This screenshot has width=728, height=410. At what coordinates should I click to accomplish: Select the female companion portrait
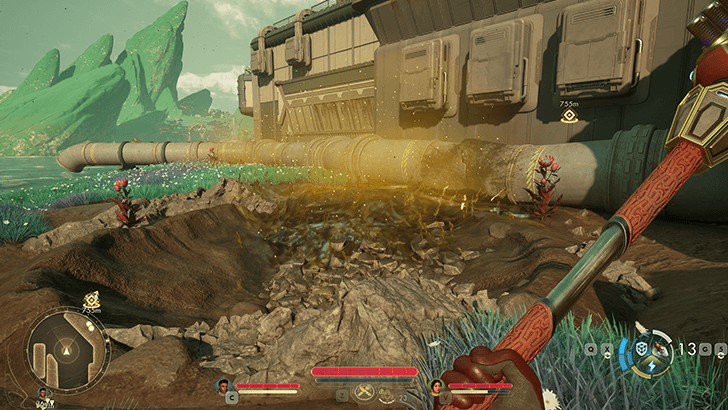(436, 385)
